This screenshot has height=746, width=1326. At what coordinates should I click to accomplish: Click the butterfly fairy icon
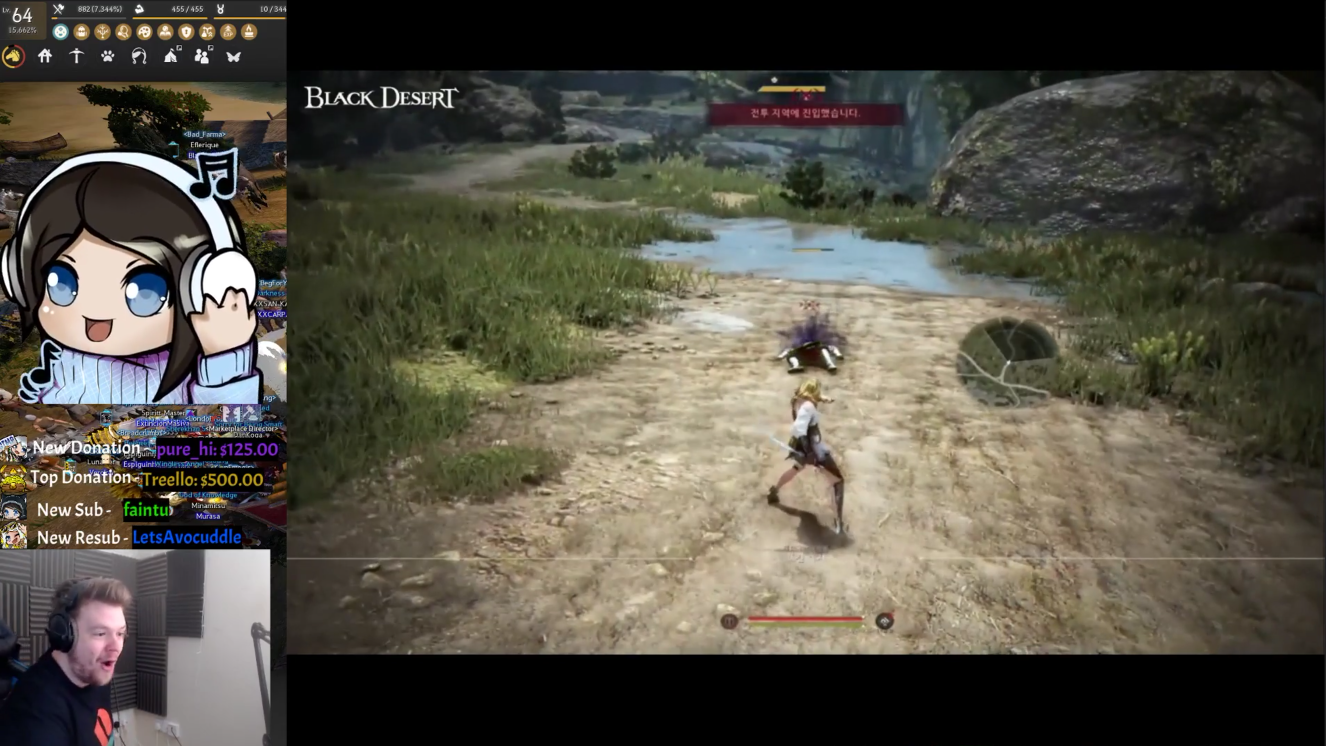(235, 56)
